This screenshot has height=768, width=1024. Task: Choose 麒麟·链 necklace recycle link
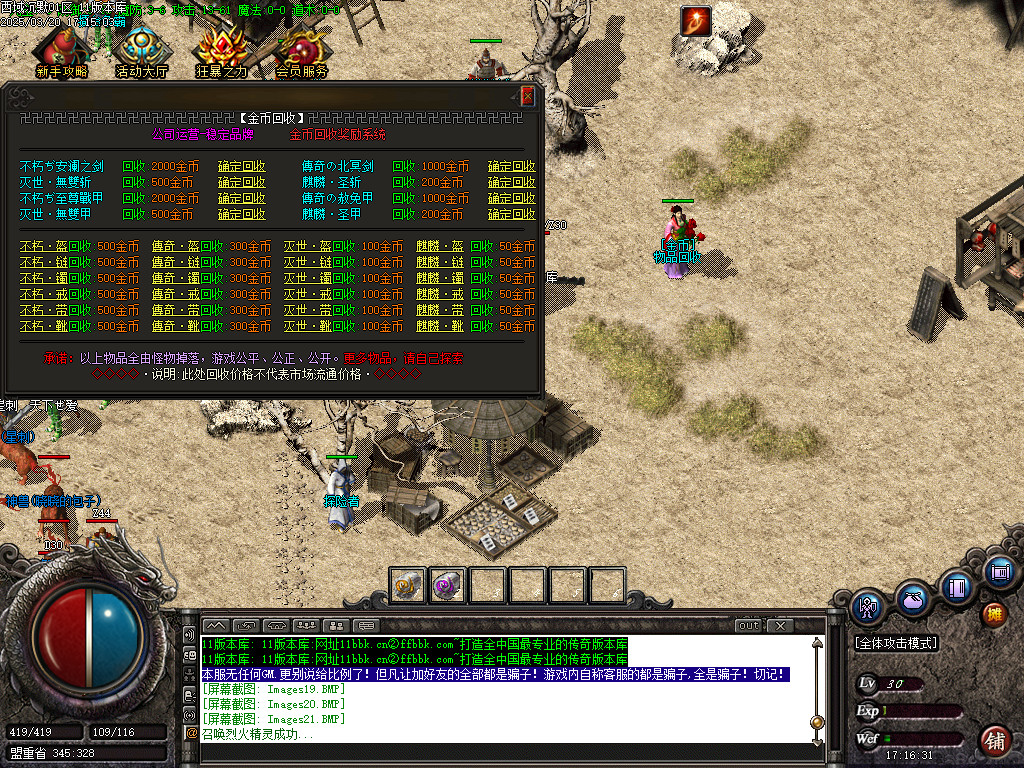pyautogui.click(x=440, y=262)
